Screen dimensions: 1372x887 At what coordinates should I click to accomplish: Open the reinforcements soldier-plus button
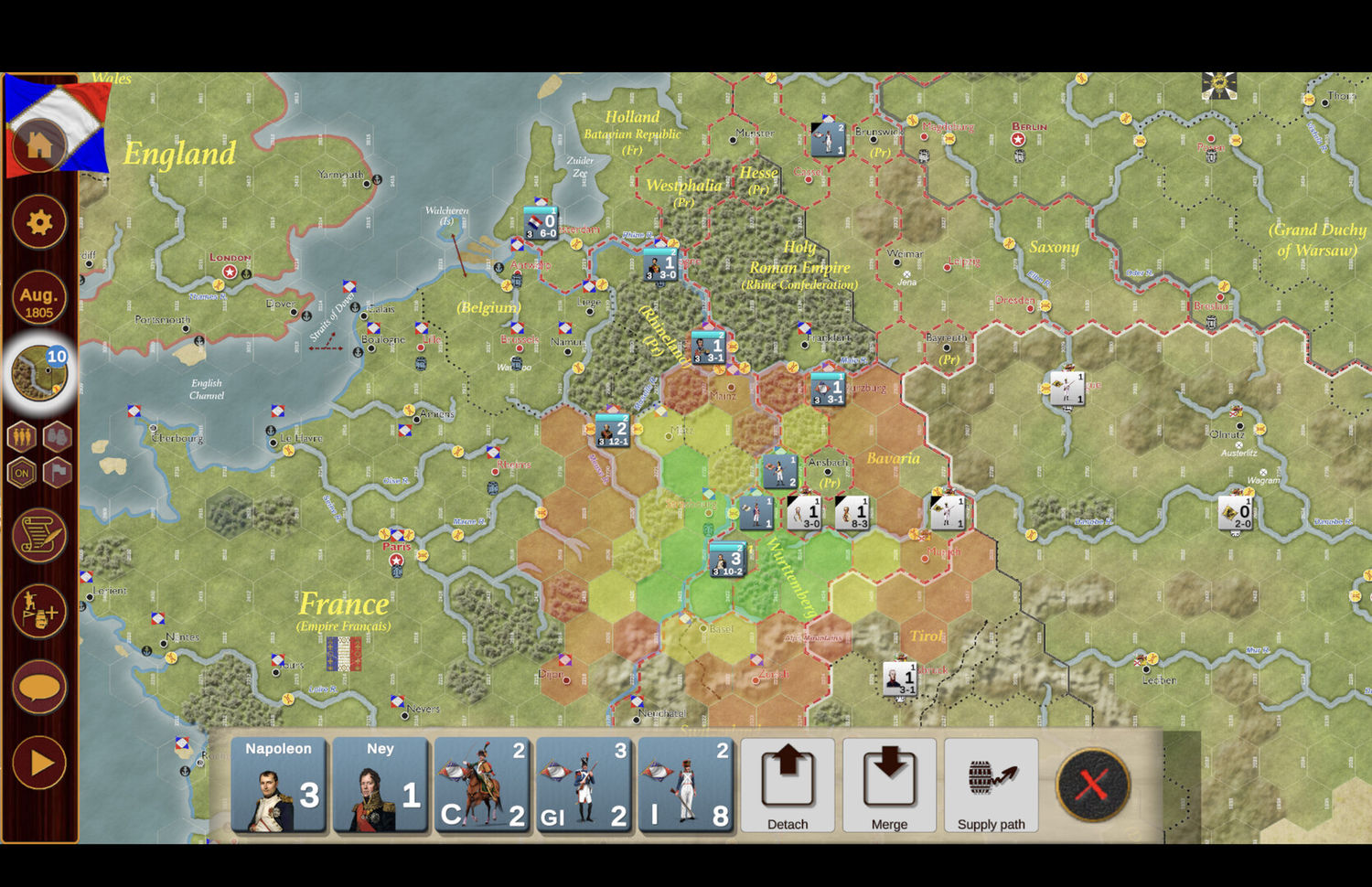point(38,610)
